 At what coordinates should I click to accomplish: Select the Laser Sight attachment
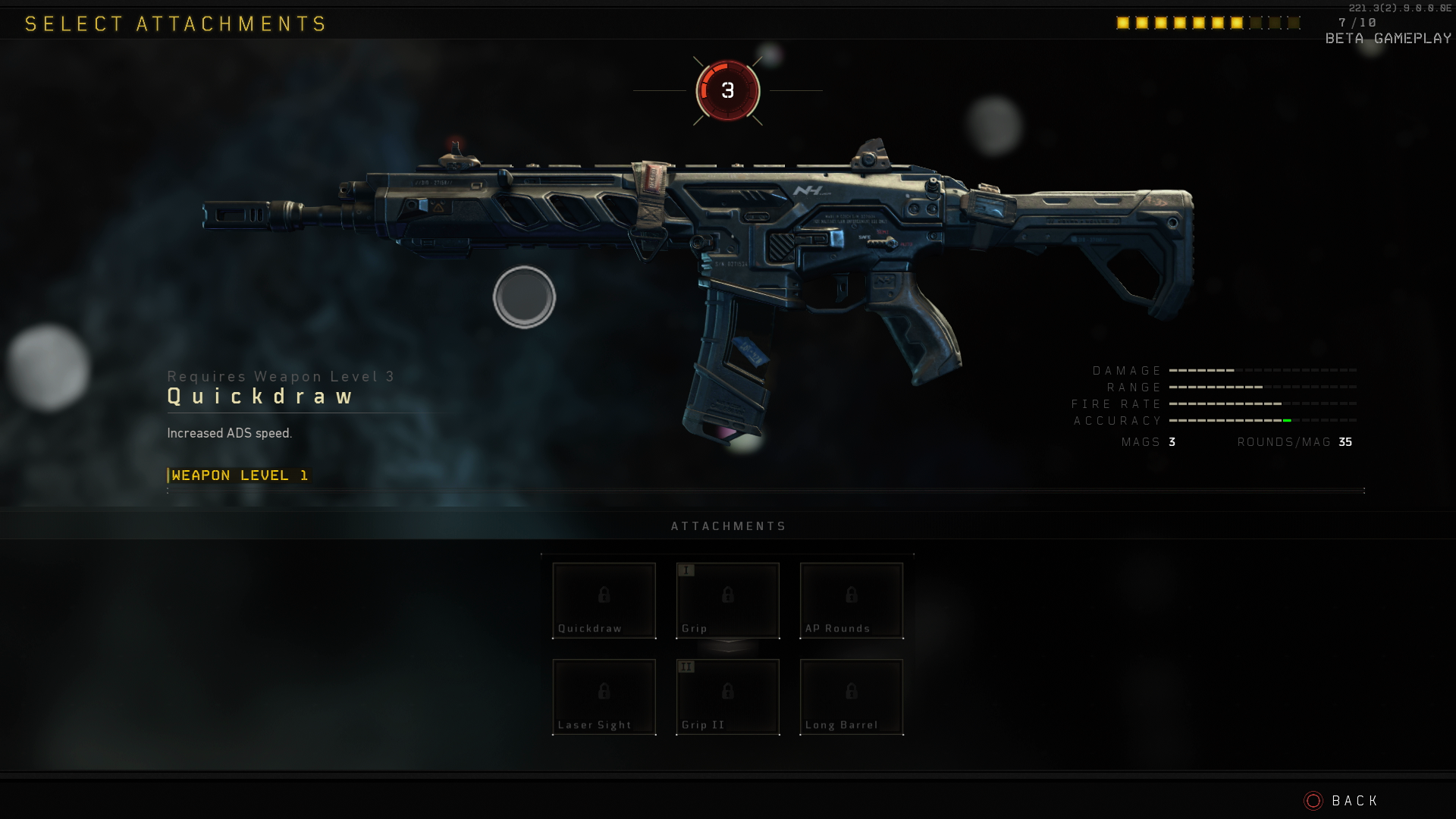point(604,697)
